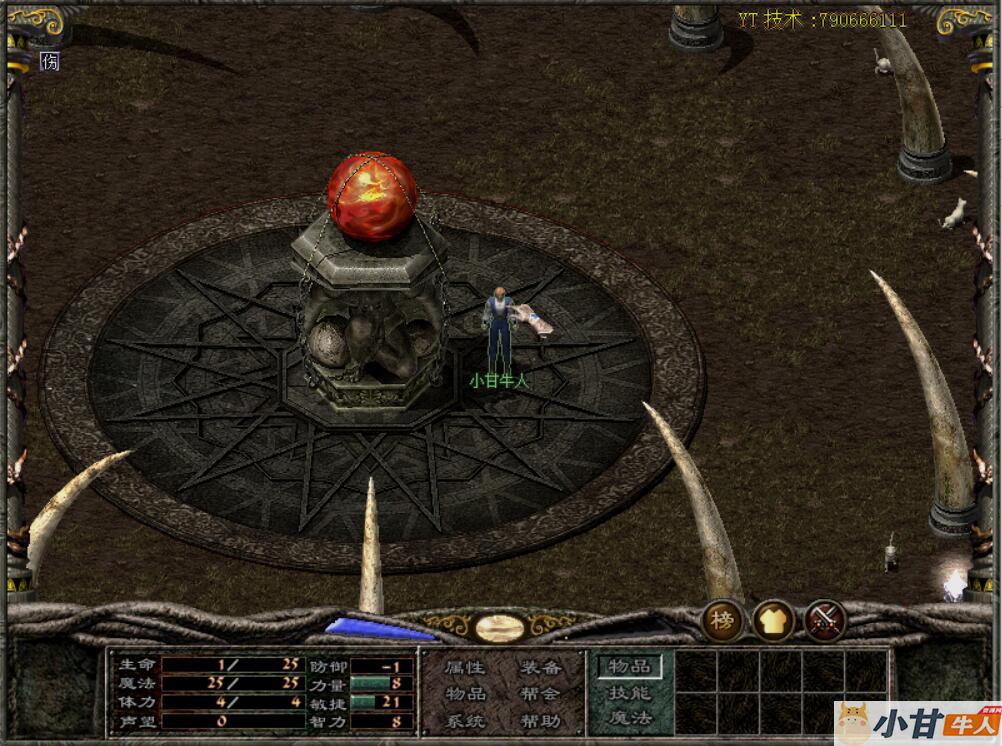This screenshot has width=1002, height=746.
Task: Switch to the 魔法 magic tab
Action: pyautogui.click(x=630, y=717)
